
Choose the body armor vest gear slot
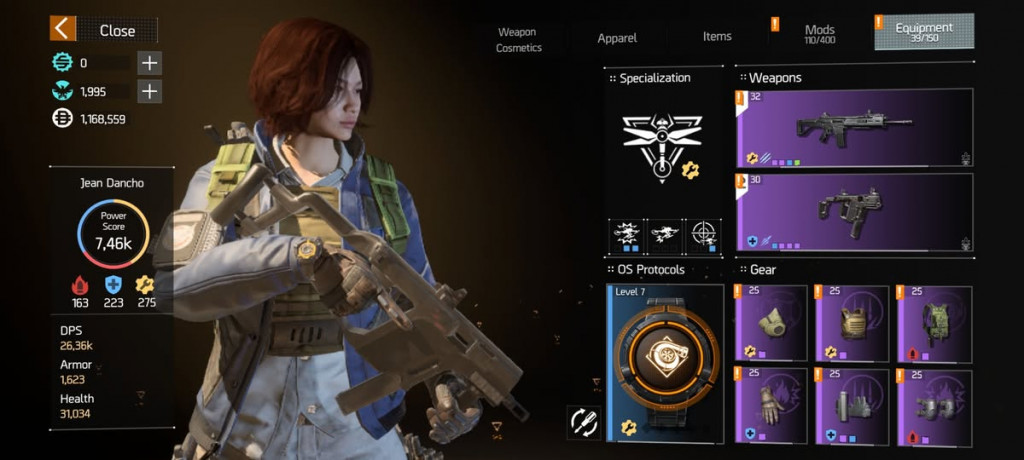coord(852,322)
